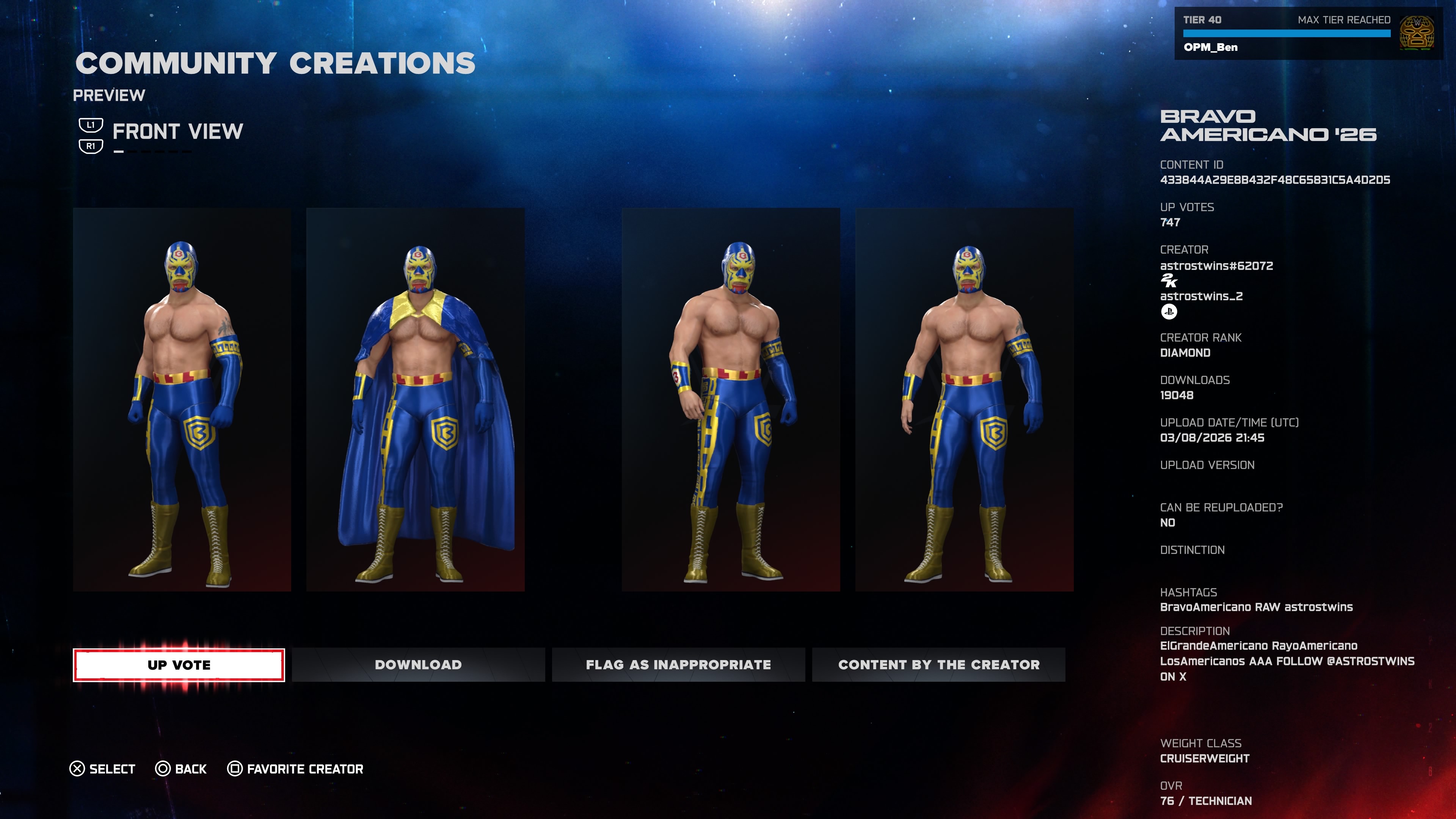1456x819 pixels.
Task: Select the first view indicator dash
Action: pyautogui.click(x=119, y=152)
